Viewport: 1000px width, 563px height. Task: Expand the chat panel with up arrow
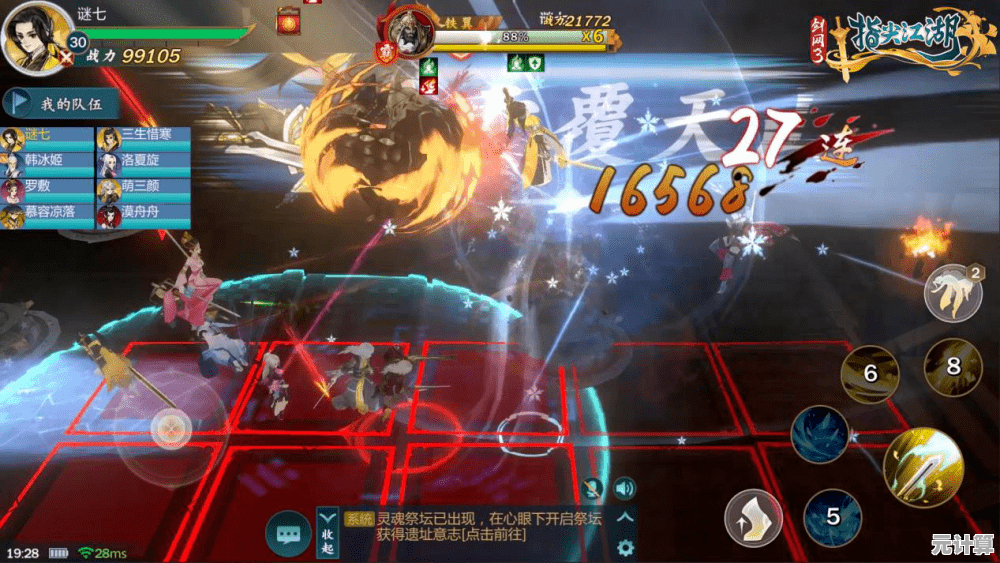pyautogui.click(x=625, y=517)
